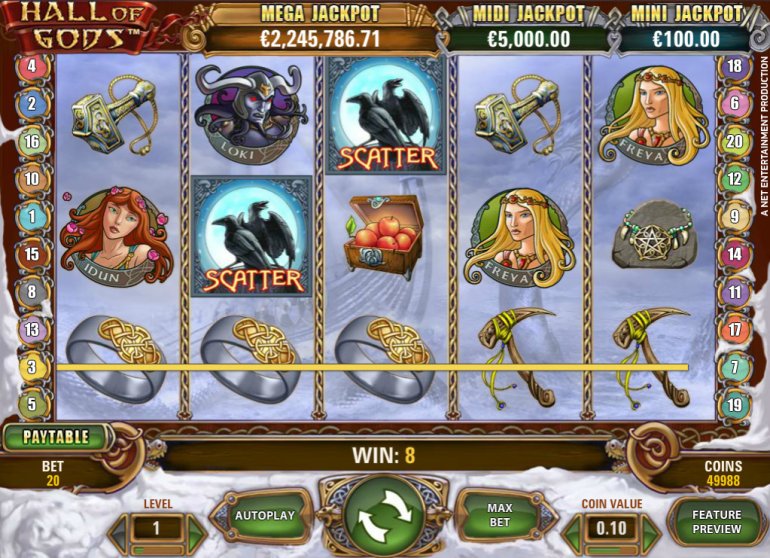Increase the bet level
The width and height of the screenshot is (770, 558).
click(x=194, y=529)
